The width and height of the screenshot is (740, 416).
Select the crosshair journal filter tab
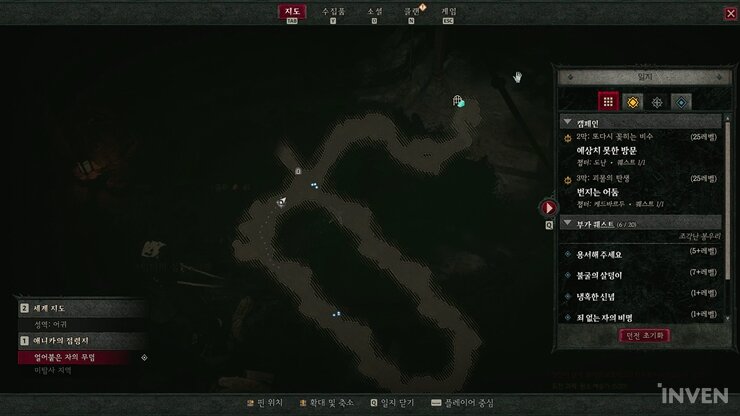657,101
